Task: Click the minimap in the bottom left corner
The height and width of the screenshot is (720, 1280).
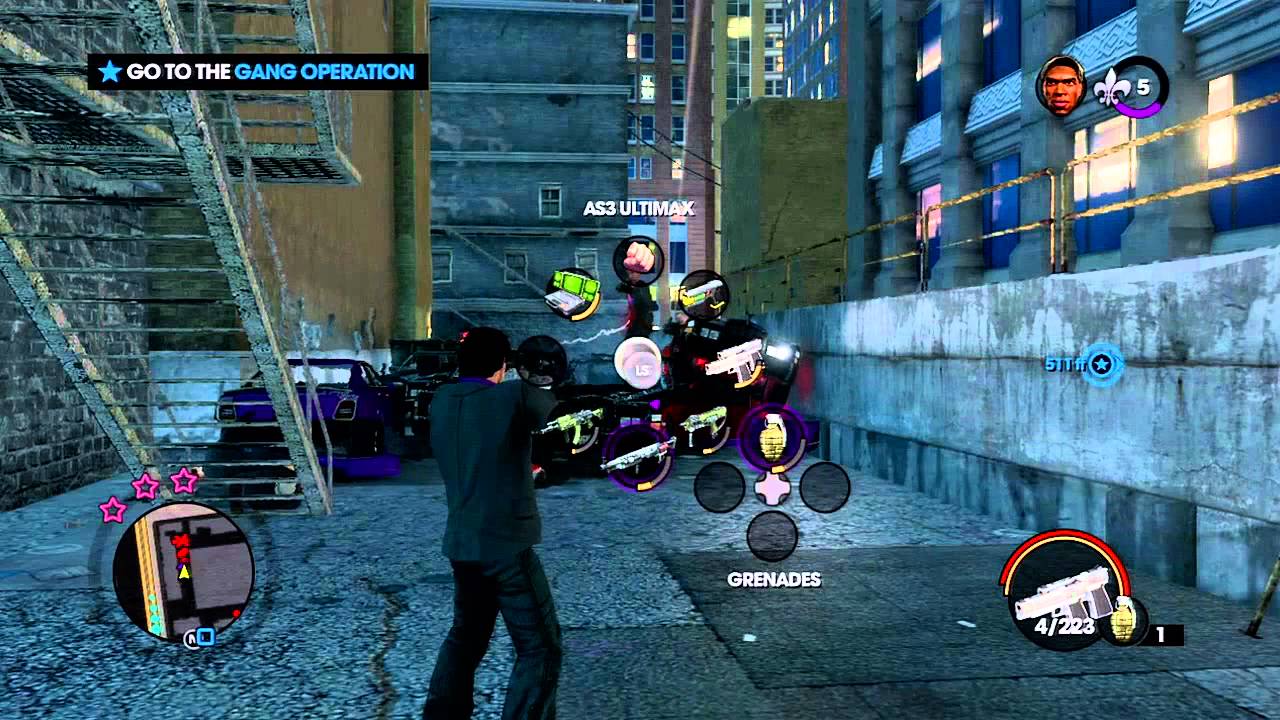Action: click(185, 575)
